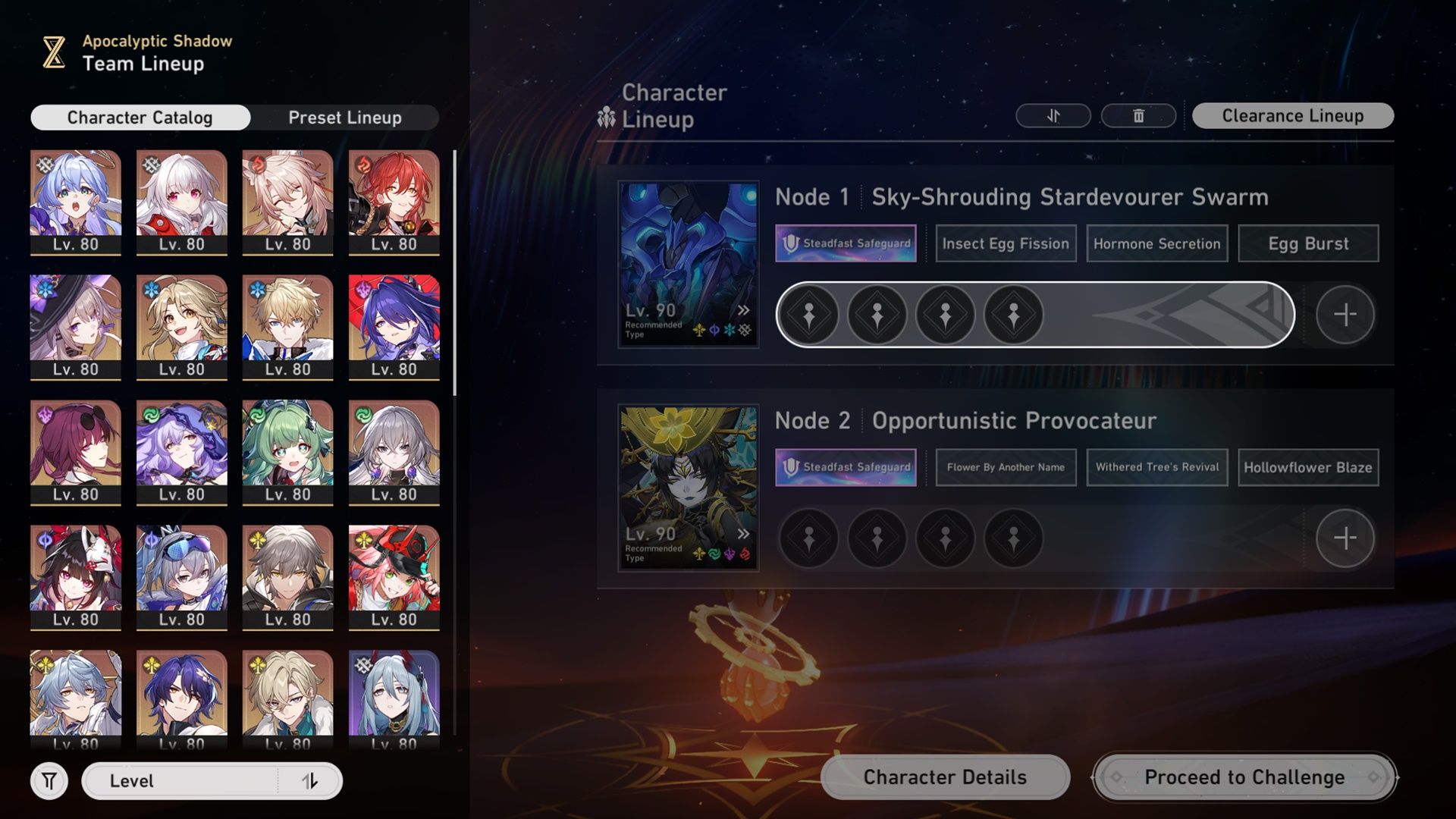Show the Hollowflower Blaze skill details
1456x819 pixels.
pos(1308,467)
